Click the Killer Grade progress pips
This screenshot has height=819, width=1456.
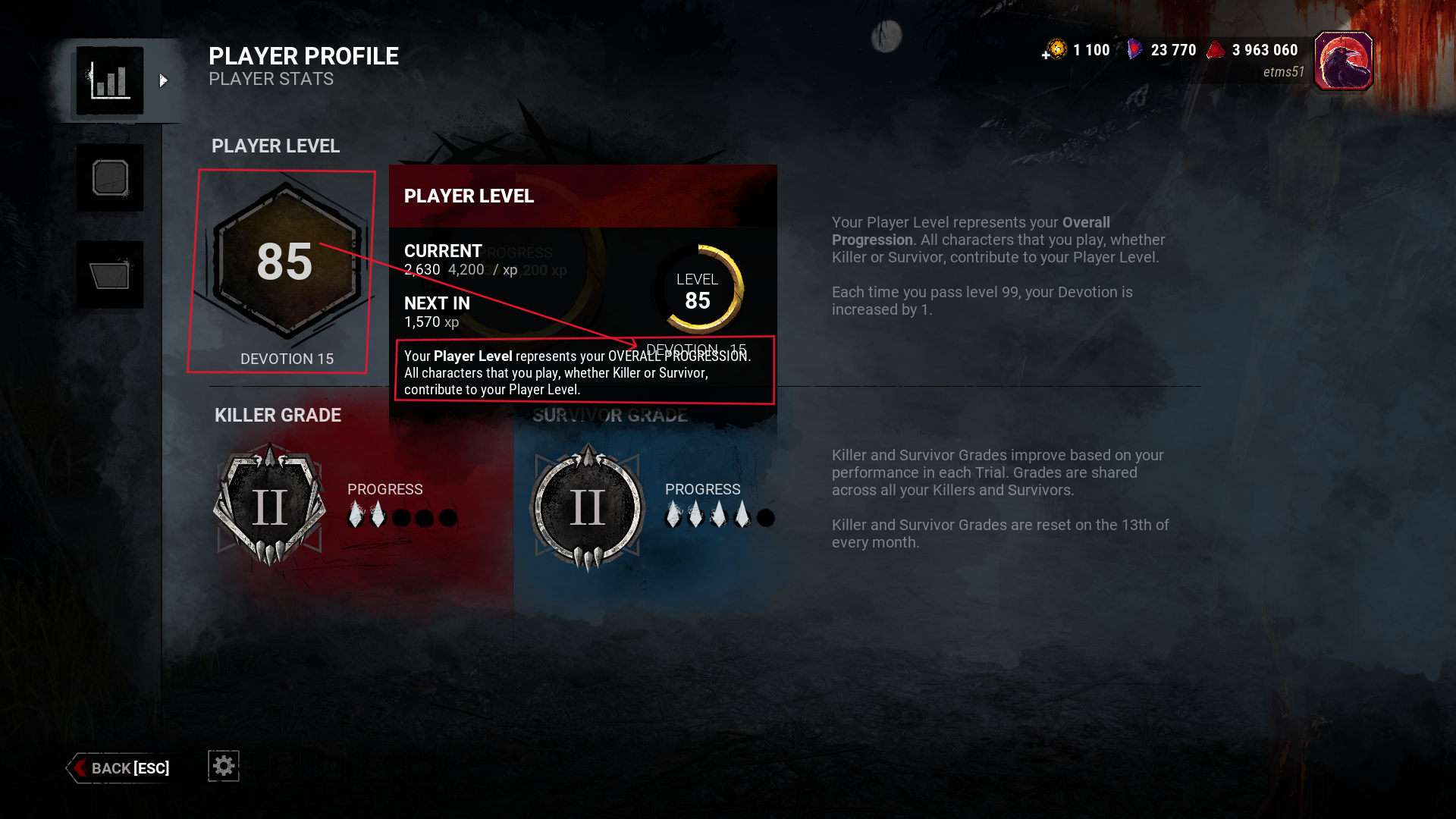pyautogui.click(x=403, y=517)
